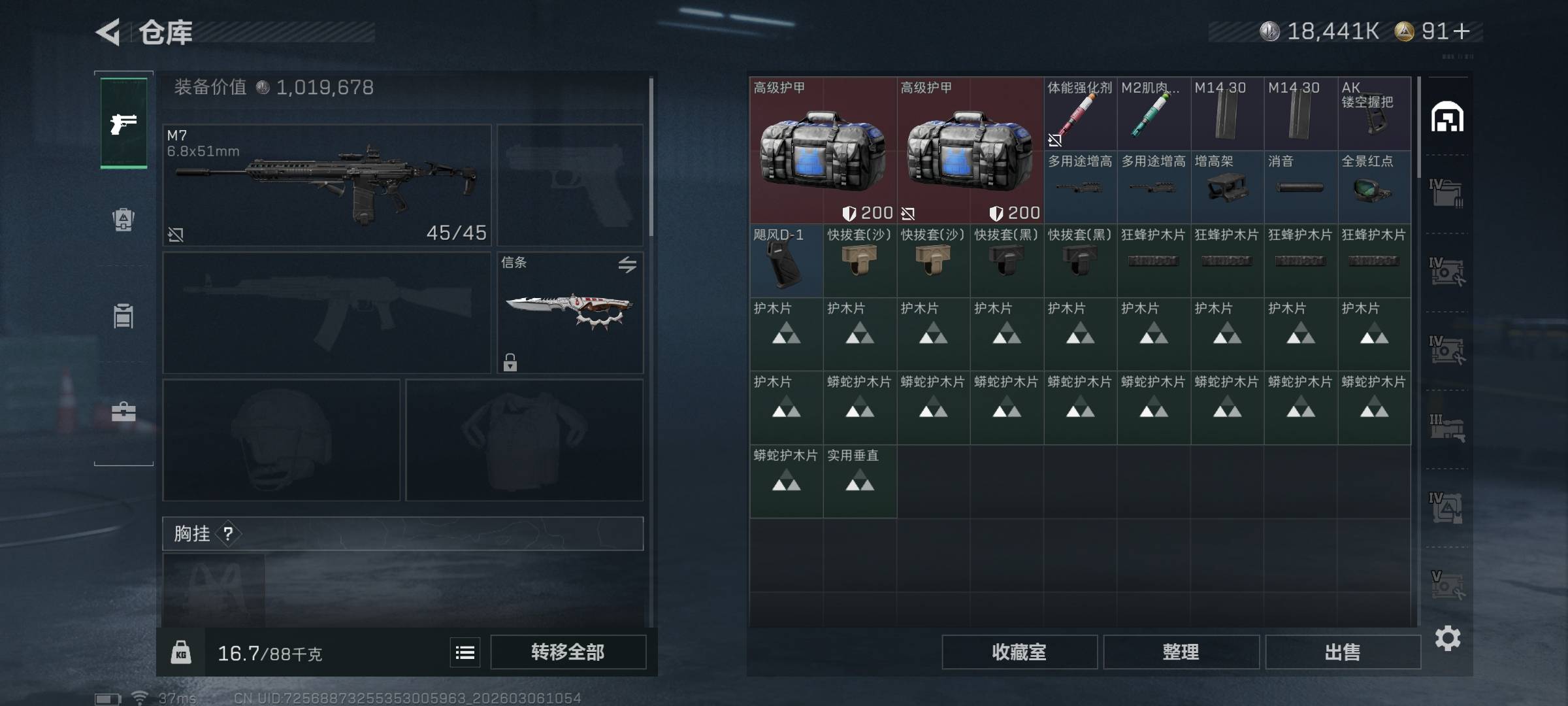This screenshot has width=1568, height=706.
Task: Add currency with the plus button
Action: [1462, 31]
